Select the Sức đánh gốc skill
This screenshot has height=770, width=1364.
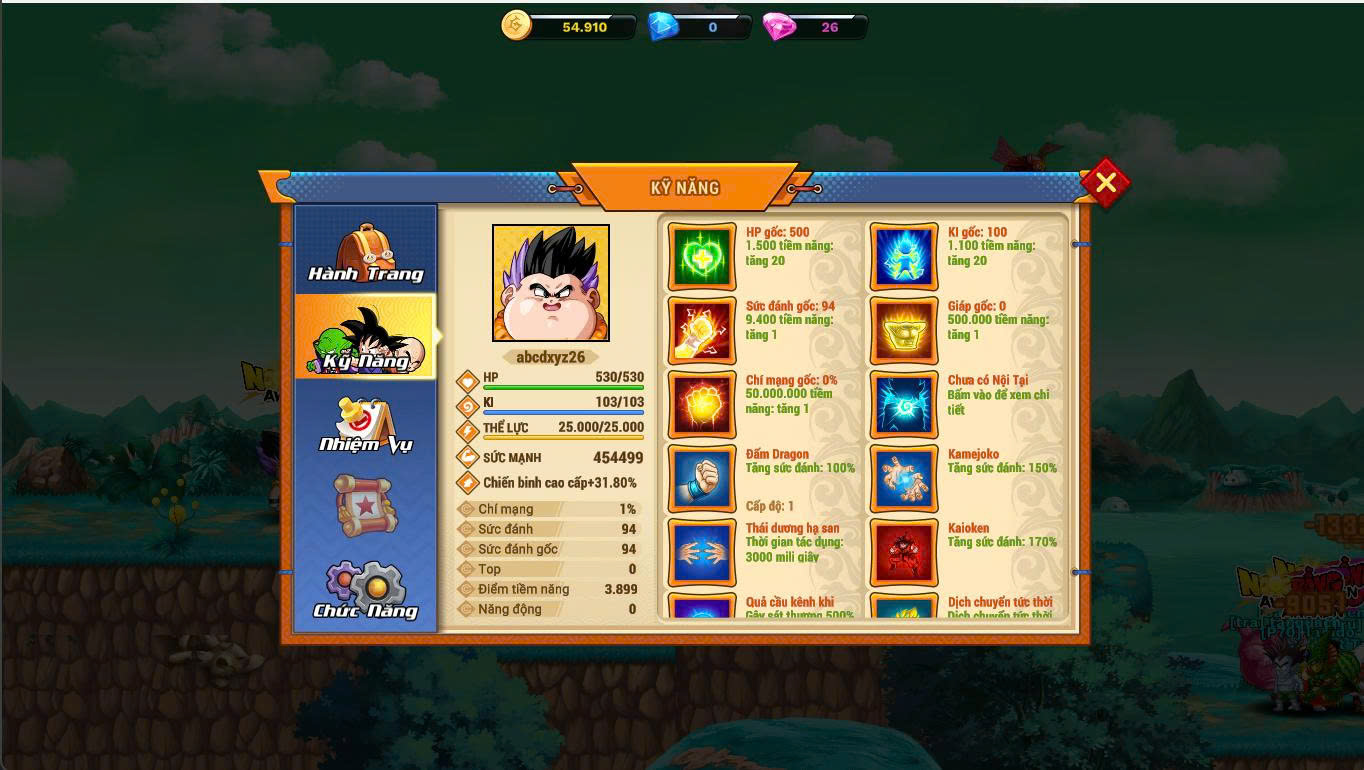tap(702, 331)
